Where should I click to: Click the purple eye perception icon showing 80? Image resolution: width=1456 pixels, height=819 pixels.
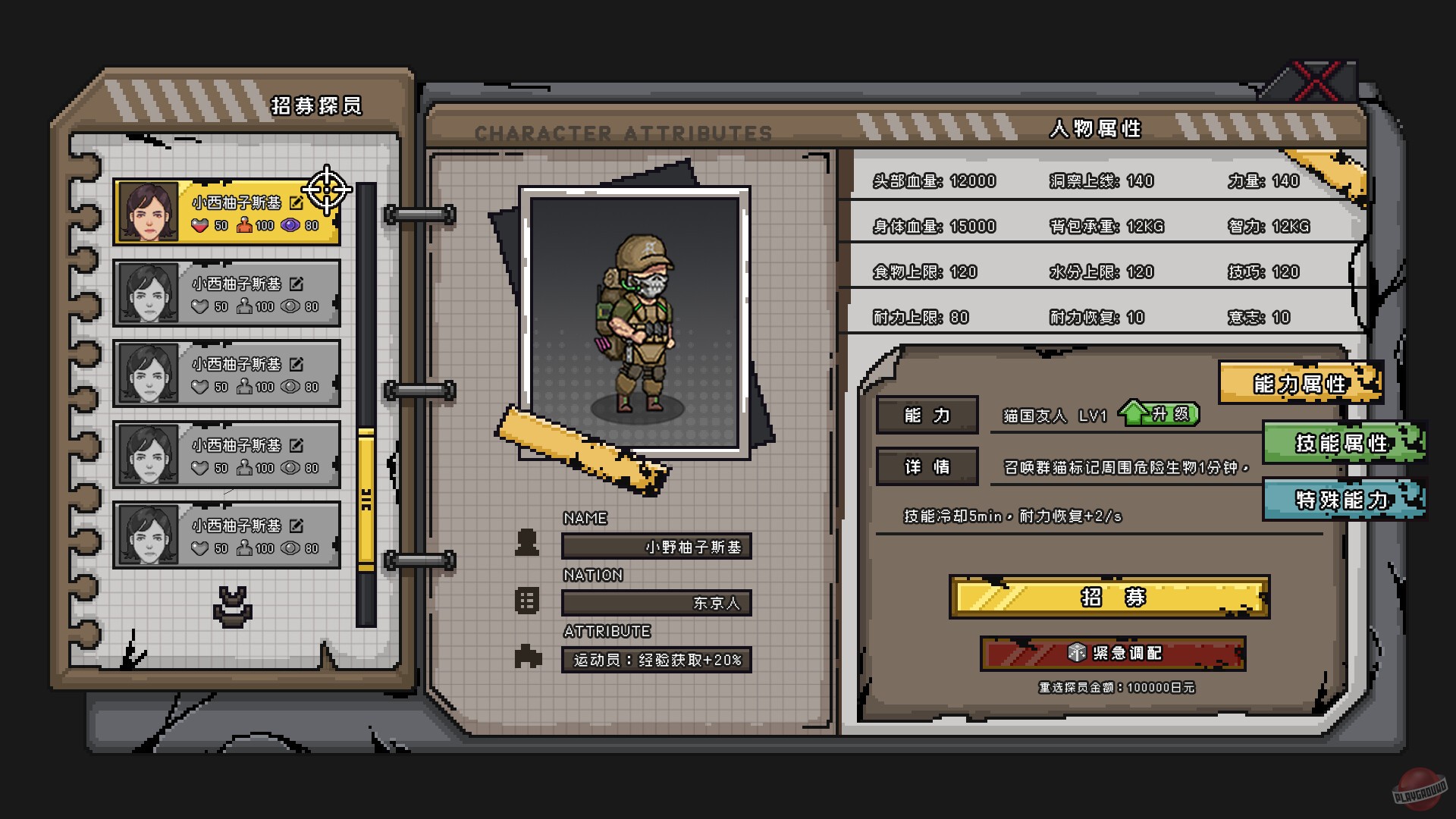[x=290, y=225]
